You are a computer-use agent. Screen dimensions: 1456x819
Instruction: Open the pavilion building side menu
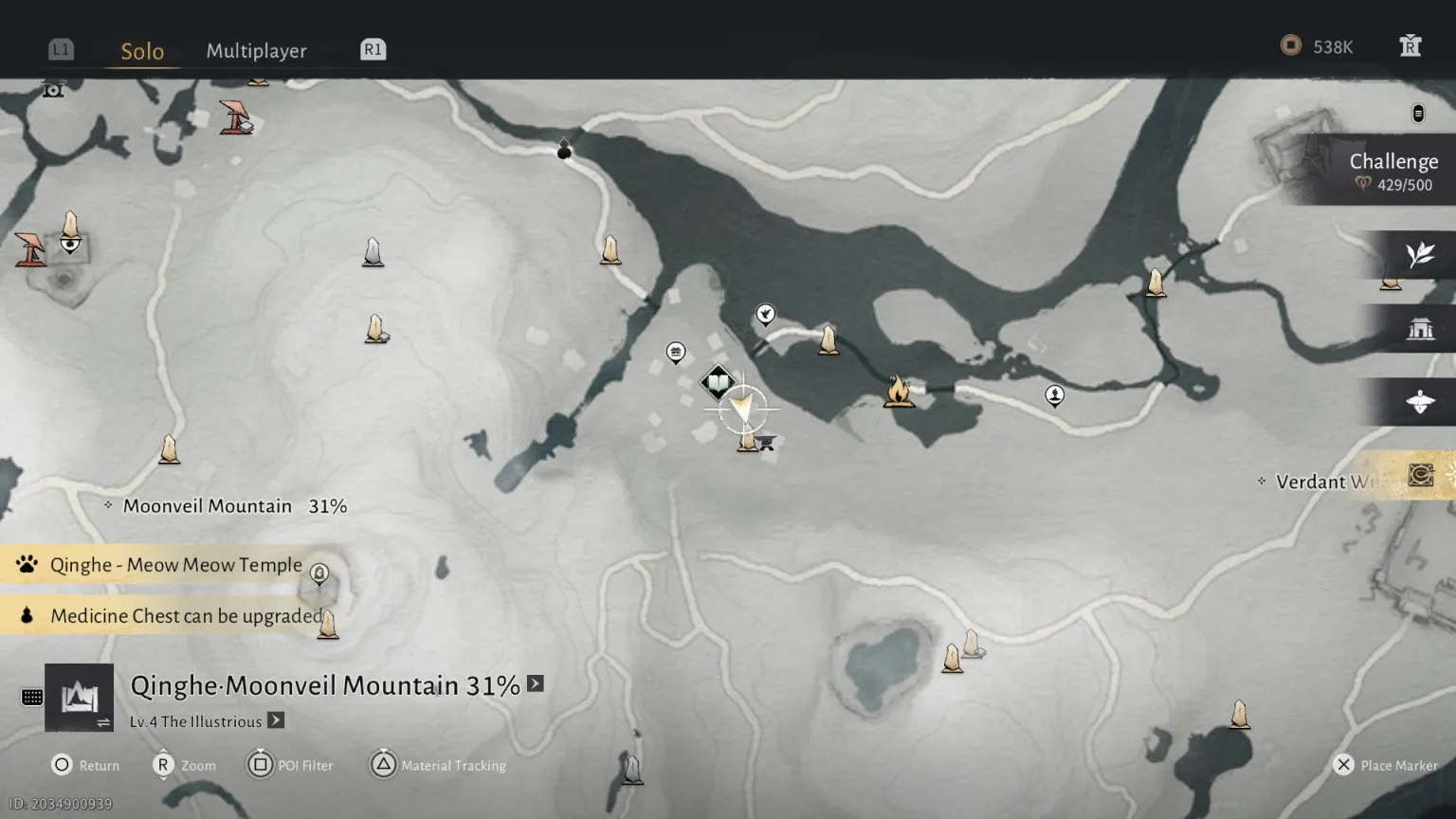[1419, 329]
